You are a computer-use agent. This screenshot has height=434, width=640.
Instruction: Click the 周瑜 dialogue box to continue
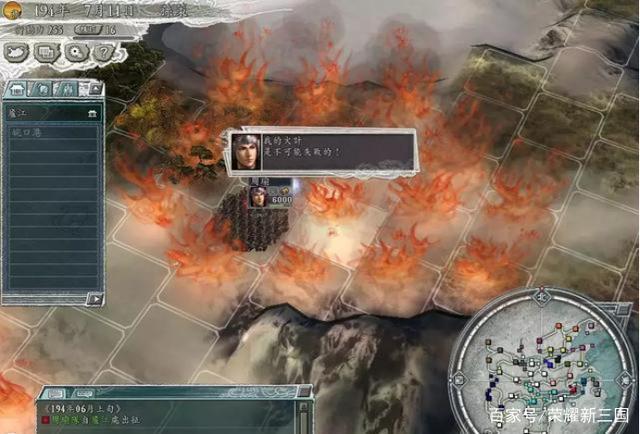320,152
